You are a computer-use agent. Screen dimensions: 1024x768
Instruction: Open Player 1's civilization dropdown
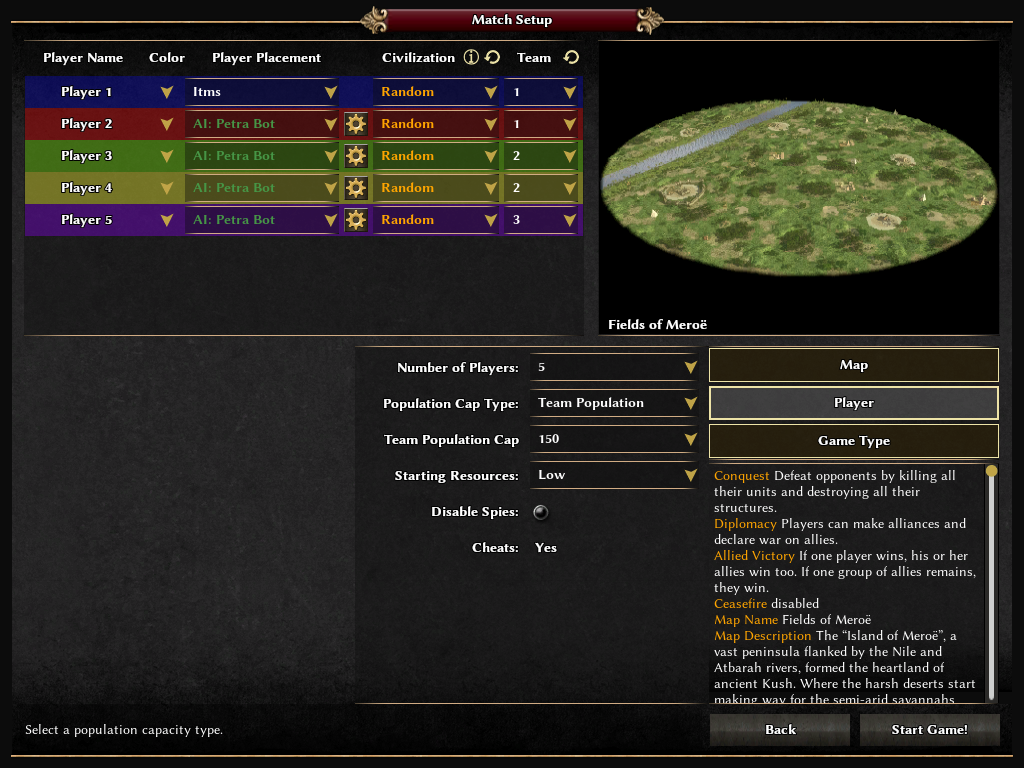coord(437,92)
